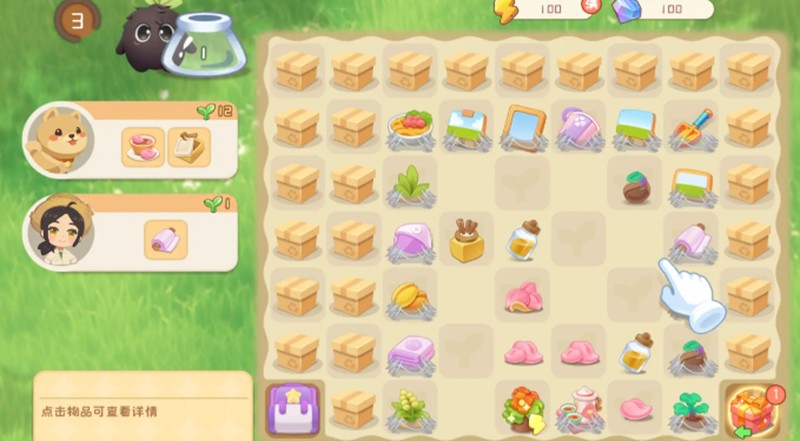
Task: Pick the rainbow garden trowel tile
Action: coord(692,128)
